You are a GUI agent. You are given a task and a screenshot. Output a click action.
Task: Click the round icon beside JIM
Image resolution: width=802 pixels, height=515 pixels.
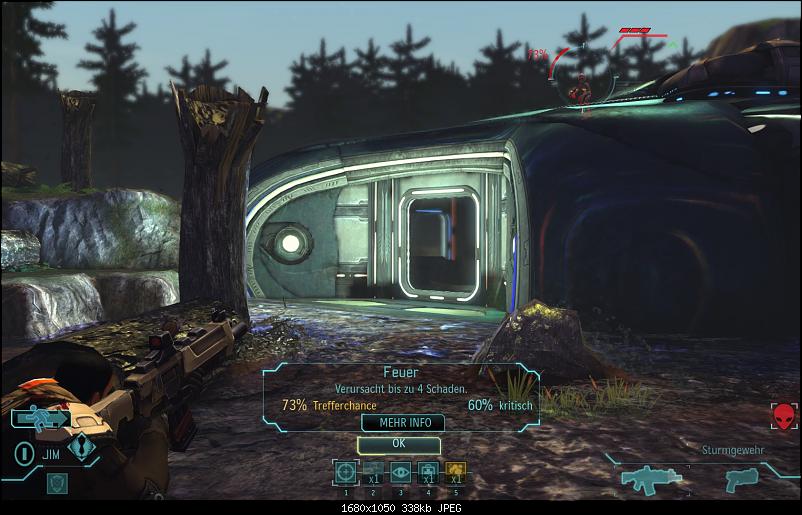(x=22, y=452)
